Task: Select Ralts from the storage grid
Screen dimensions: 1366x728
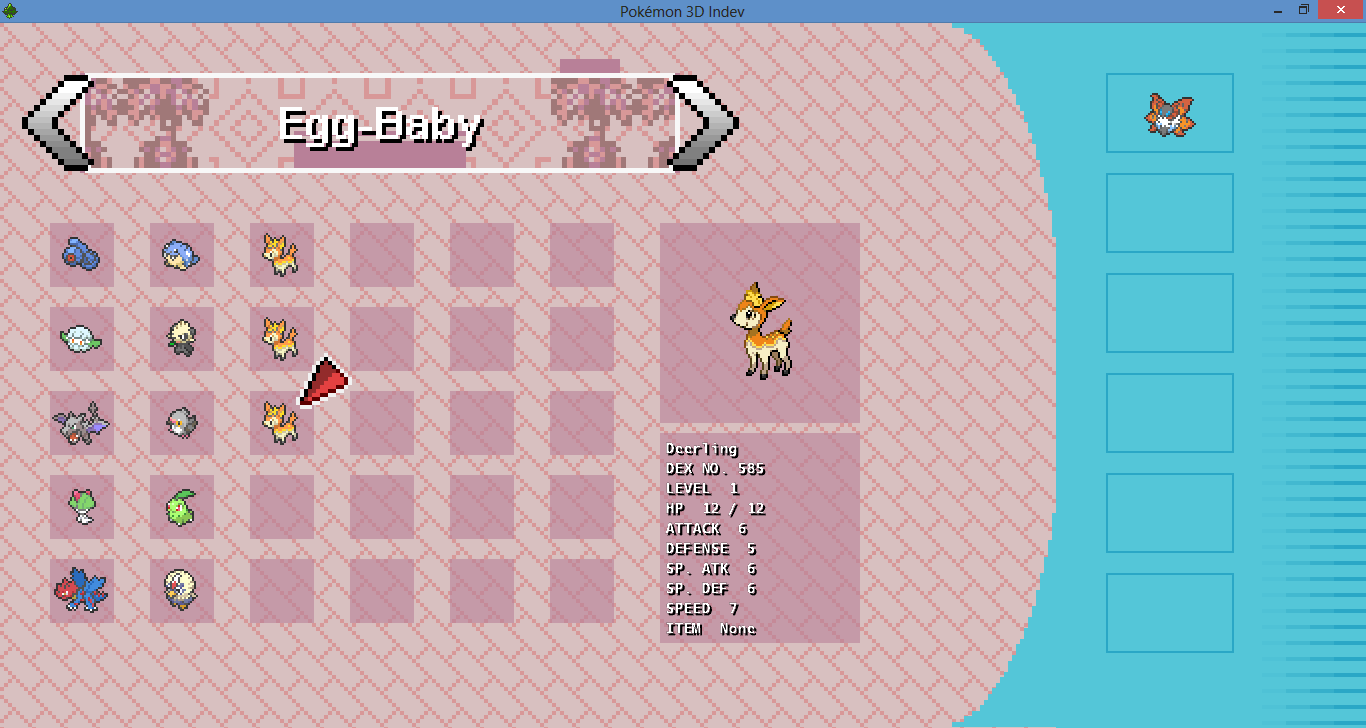Action: 81,508
